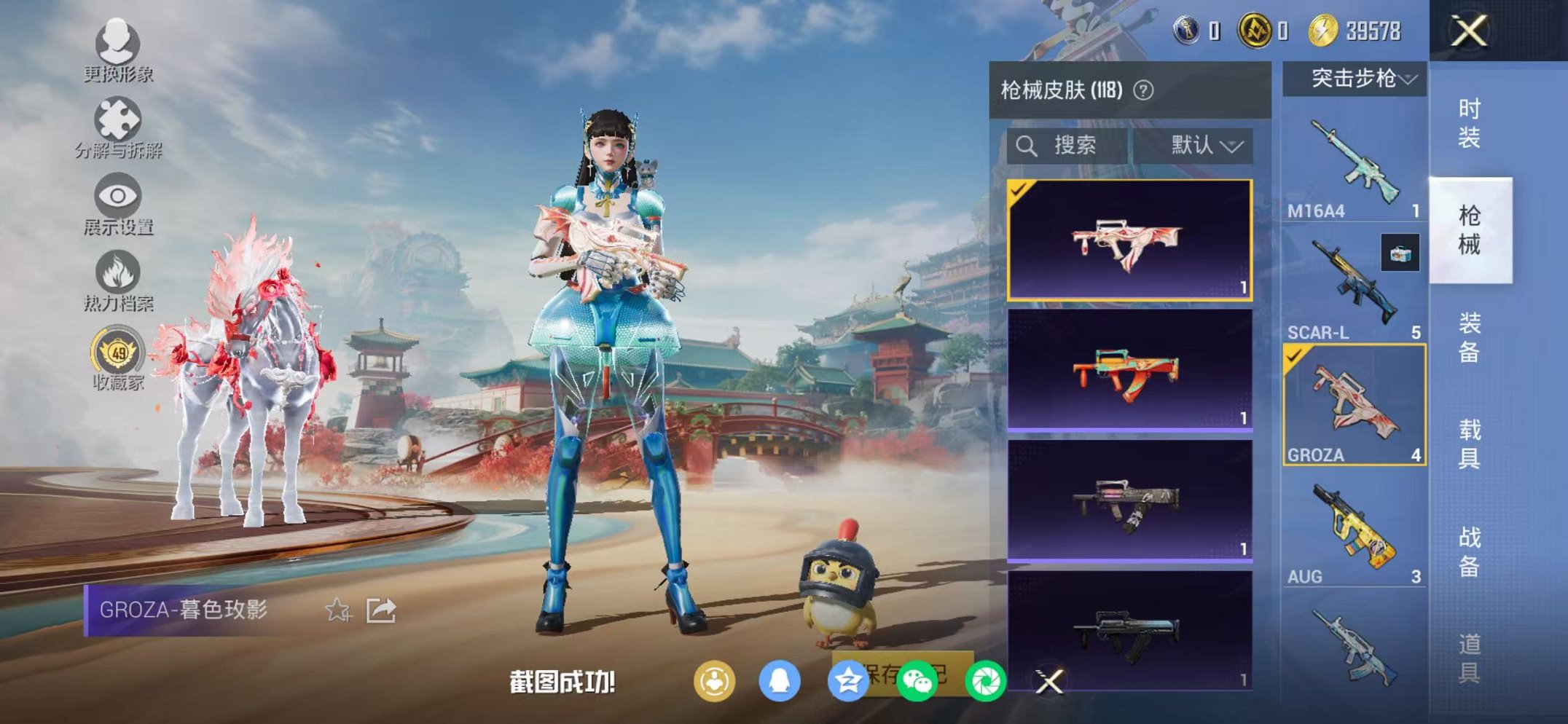Viewport: 1568px width, 724px height.
Task: Open the 更换形象 character appearance panel
Action: point(119,55)
